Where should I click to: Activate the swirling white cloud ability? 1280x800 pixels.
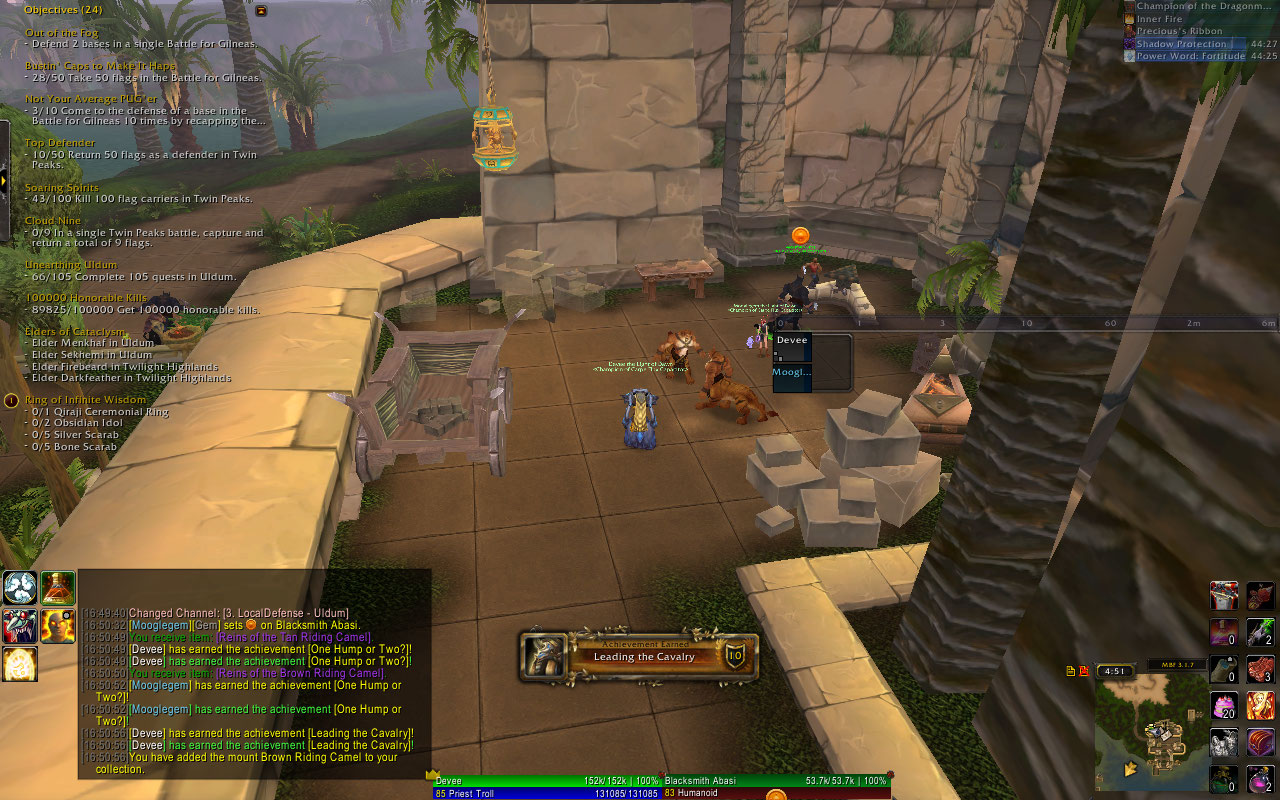click(x=20, y=588)
